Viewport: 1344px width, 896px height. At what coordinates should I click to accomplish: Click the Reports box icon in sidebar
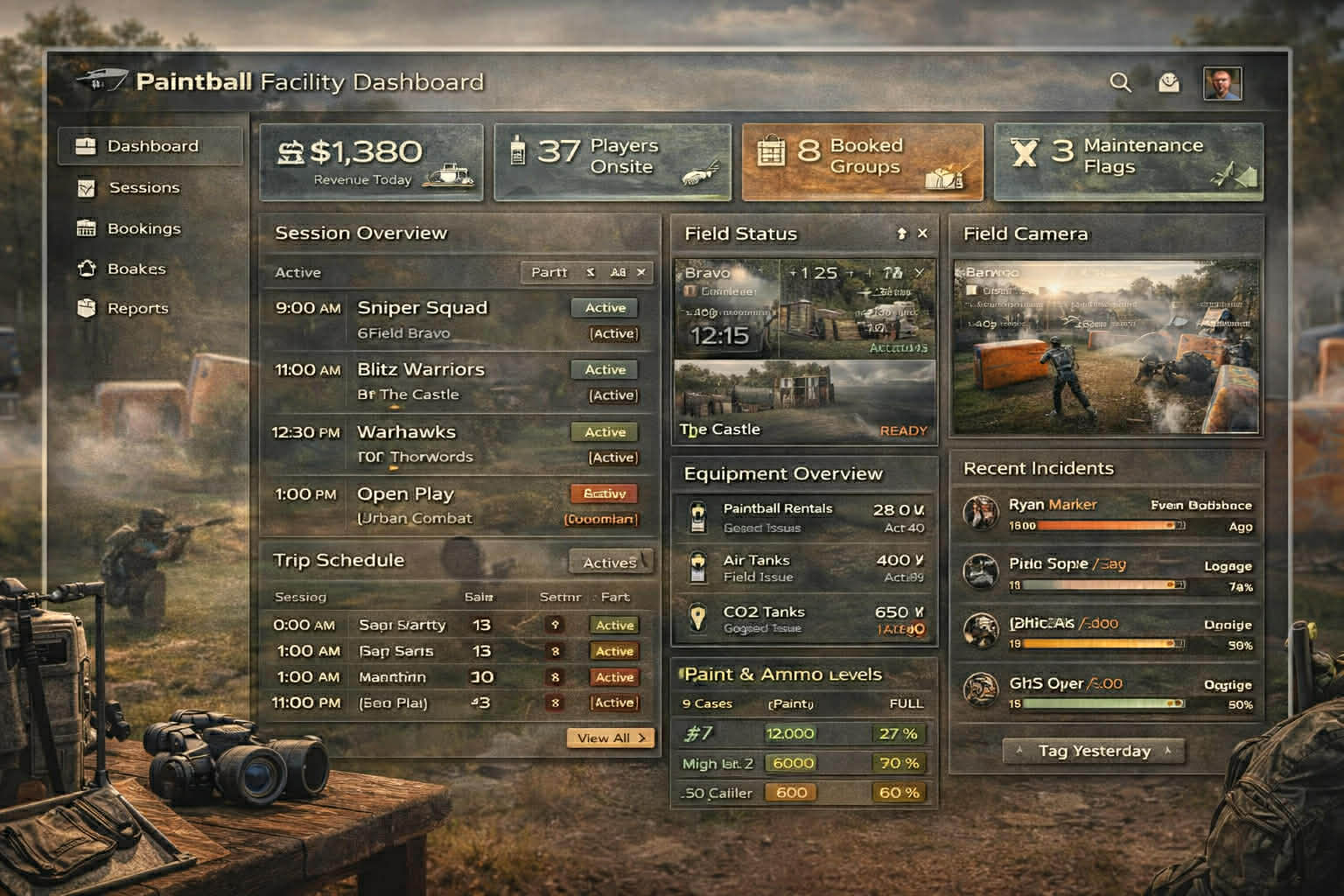[x=86, y=308]
